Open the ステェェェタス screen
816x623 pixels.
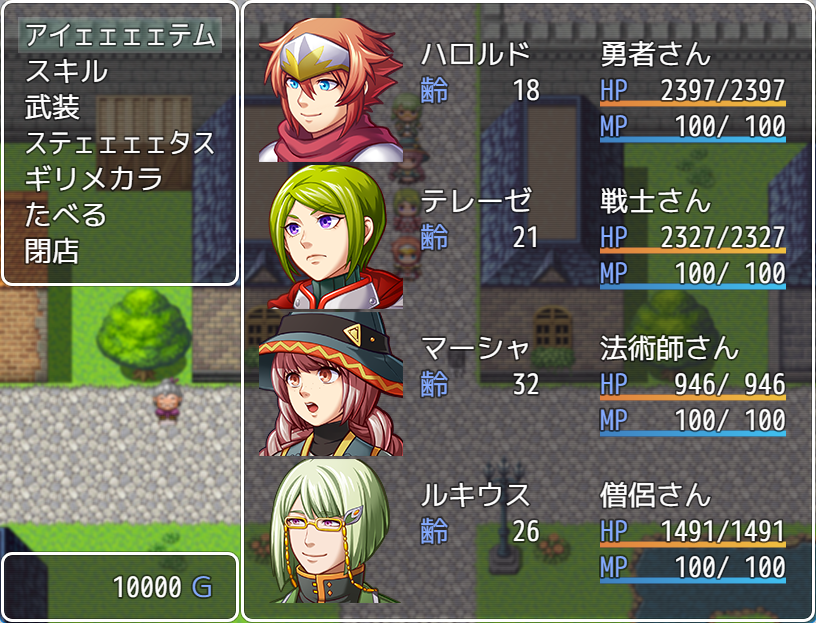tap(120, 144)
